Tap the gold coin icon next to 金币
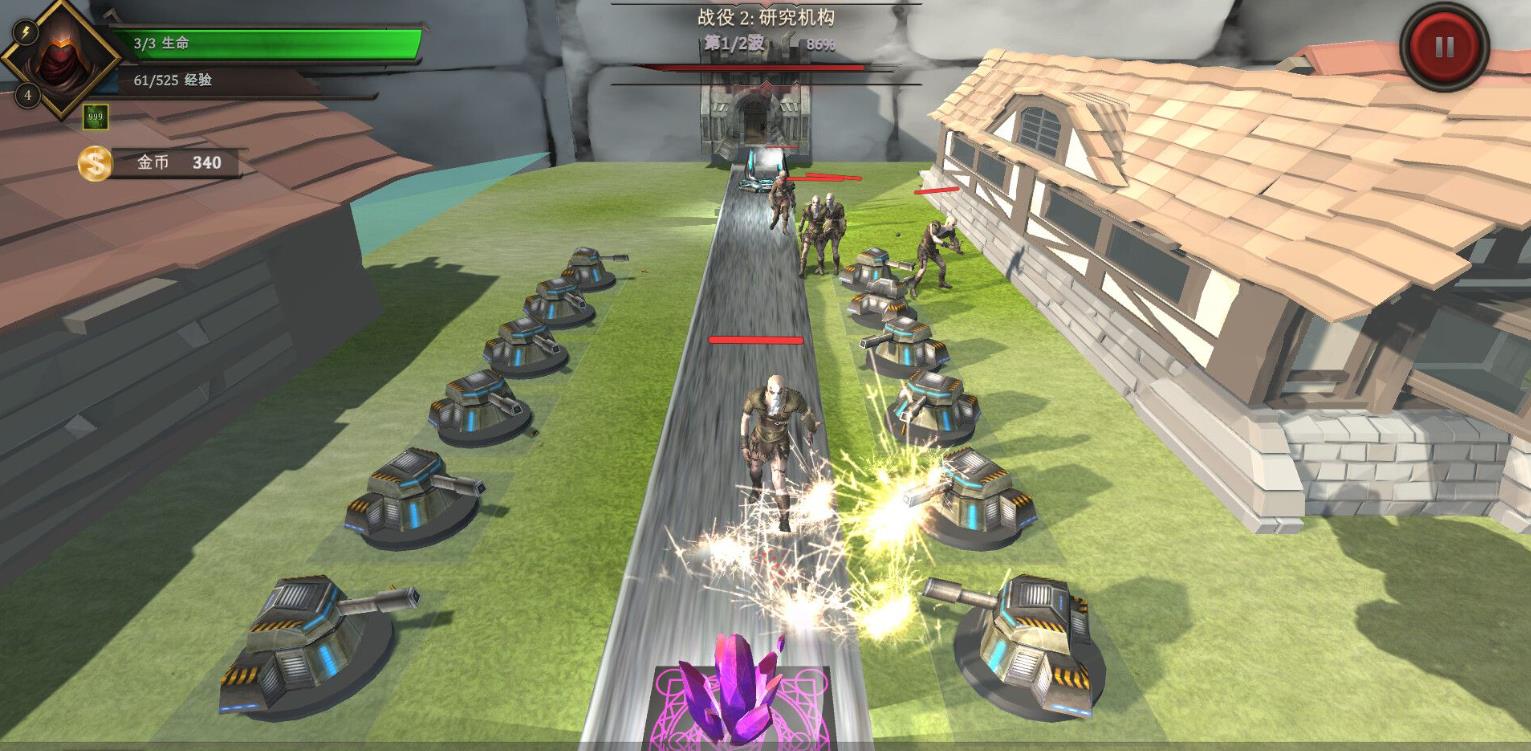Screen dimensions: 1531x751 point(94,163)
